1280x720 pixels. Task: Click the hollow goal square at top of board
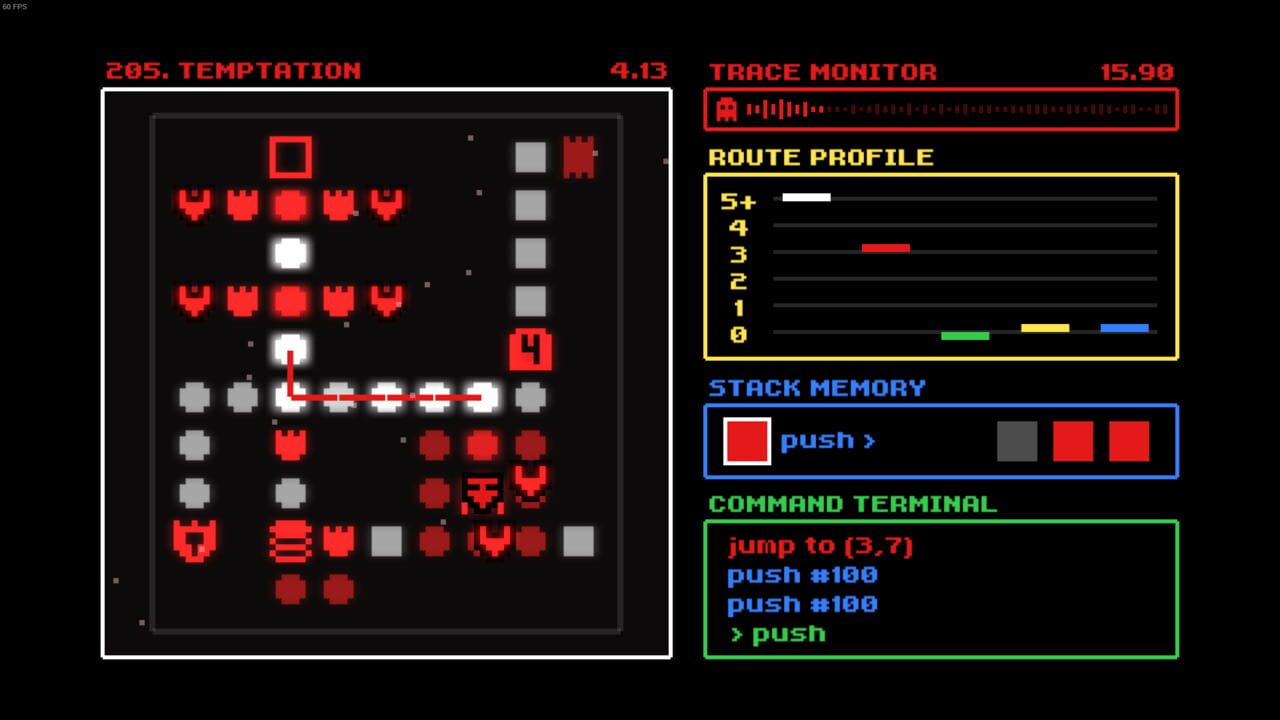[290, 158]
